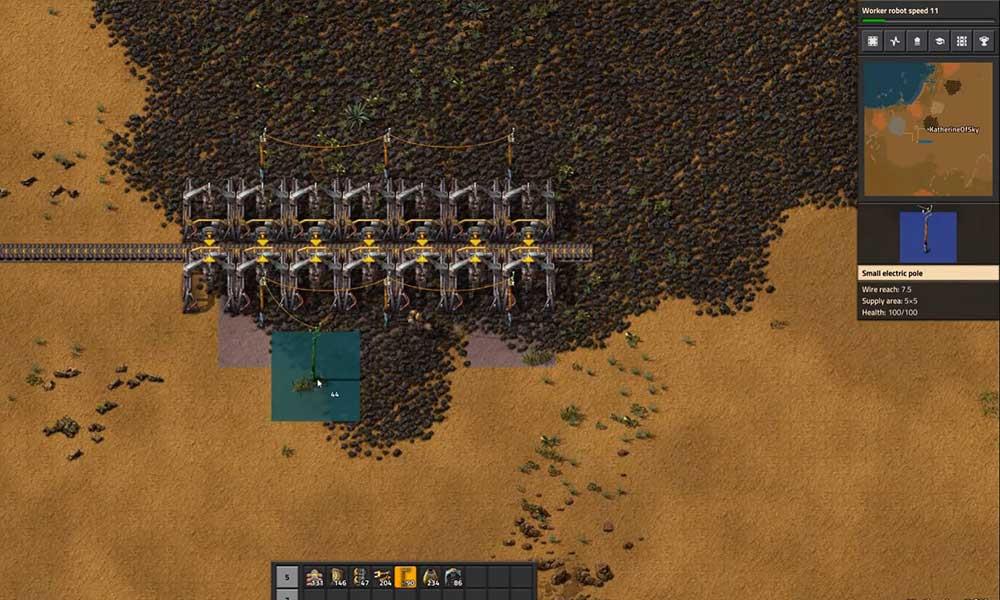The image size is (1000, 600).
Task: Open tutorials with the graduation cap icon
Action: pyautogui.click(x=939, y=41)
